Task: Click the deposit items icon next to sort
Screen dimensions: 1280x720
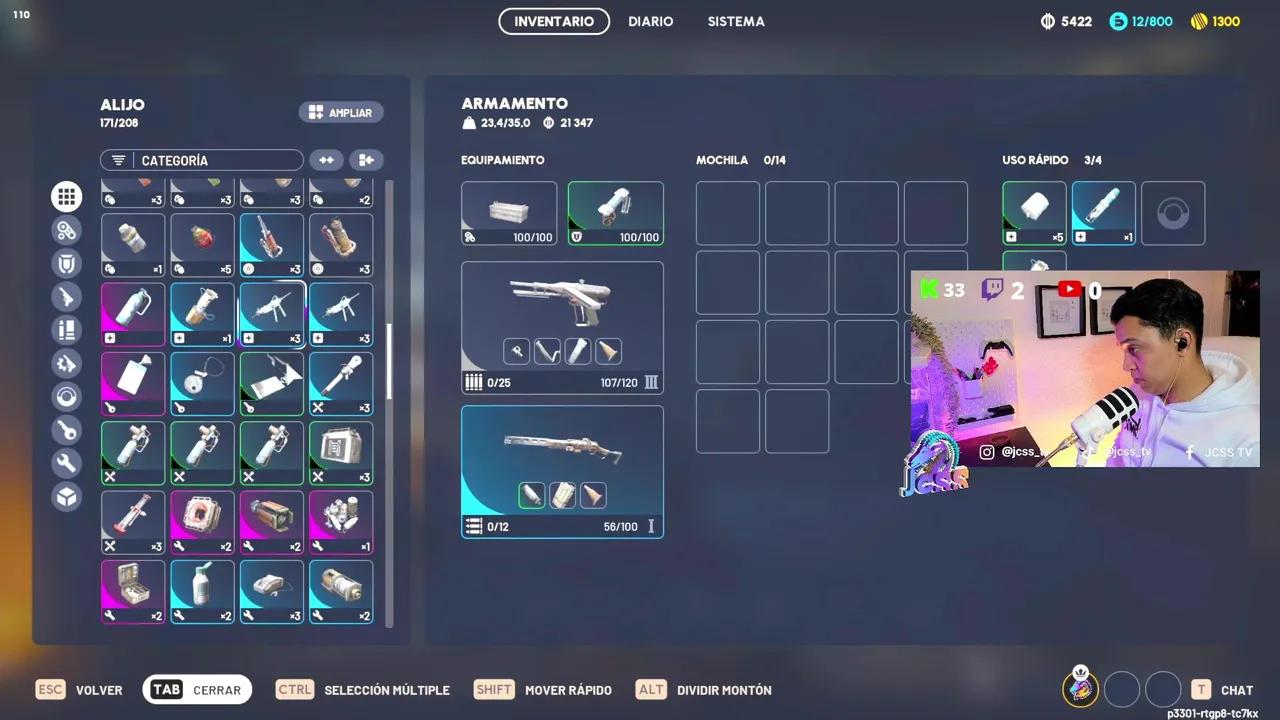Action: (366, 160)
